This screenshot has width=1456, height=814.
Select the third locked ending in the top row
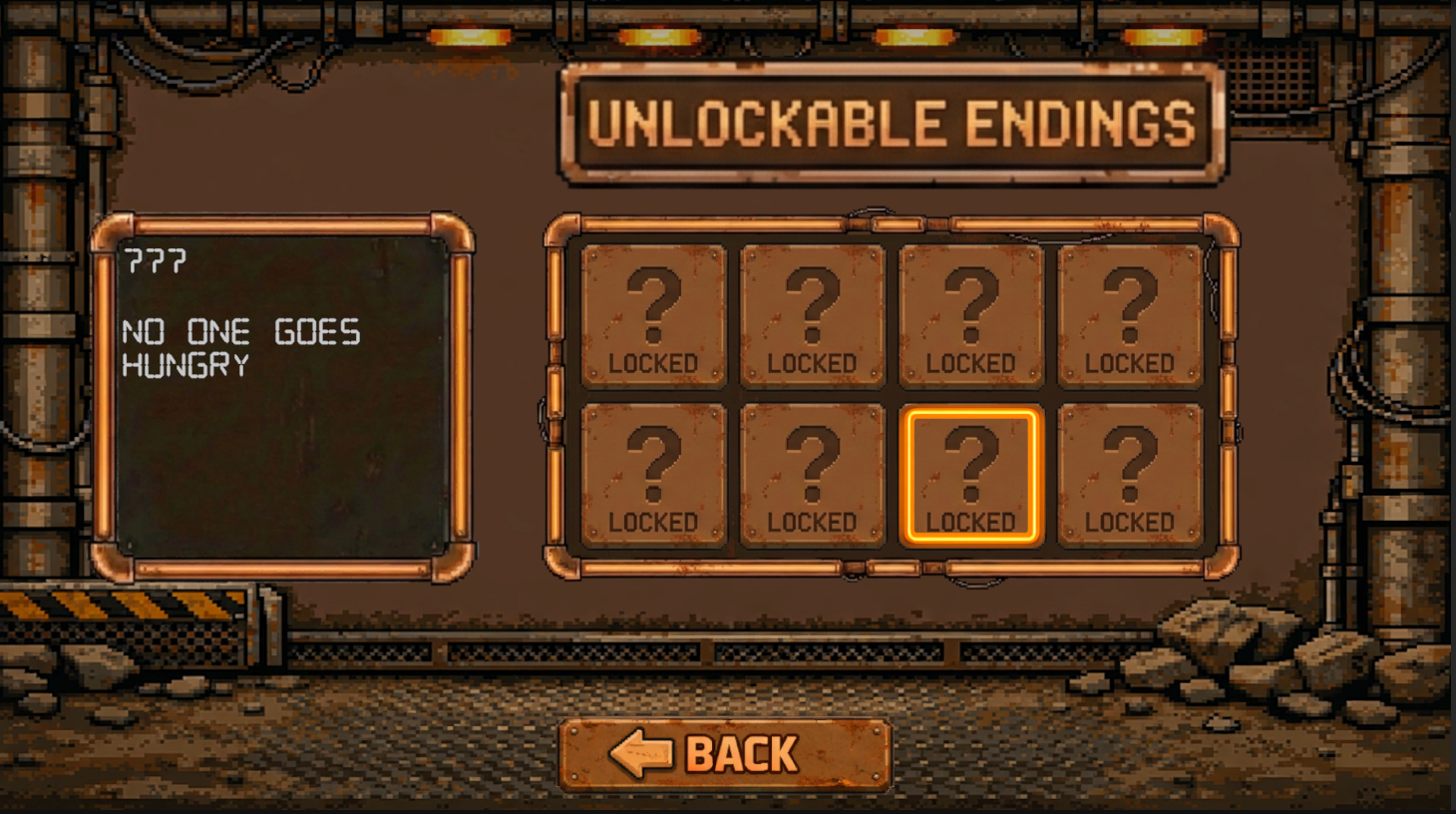coord(971,314)
